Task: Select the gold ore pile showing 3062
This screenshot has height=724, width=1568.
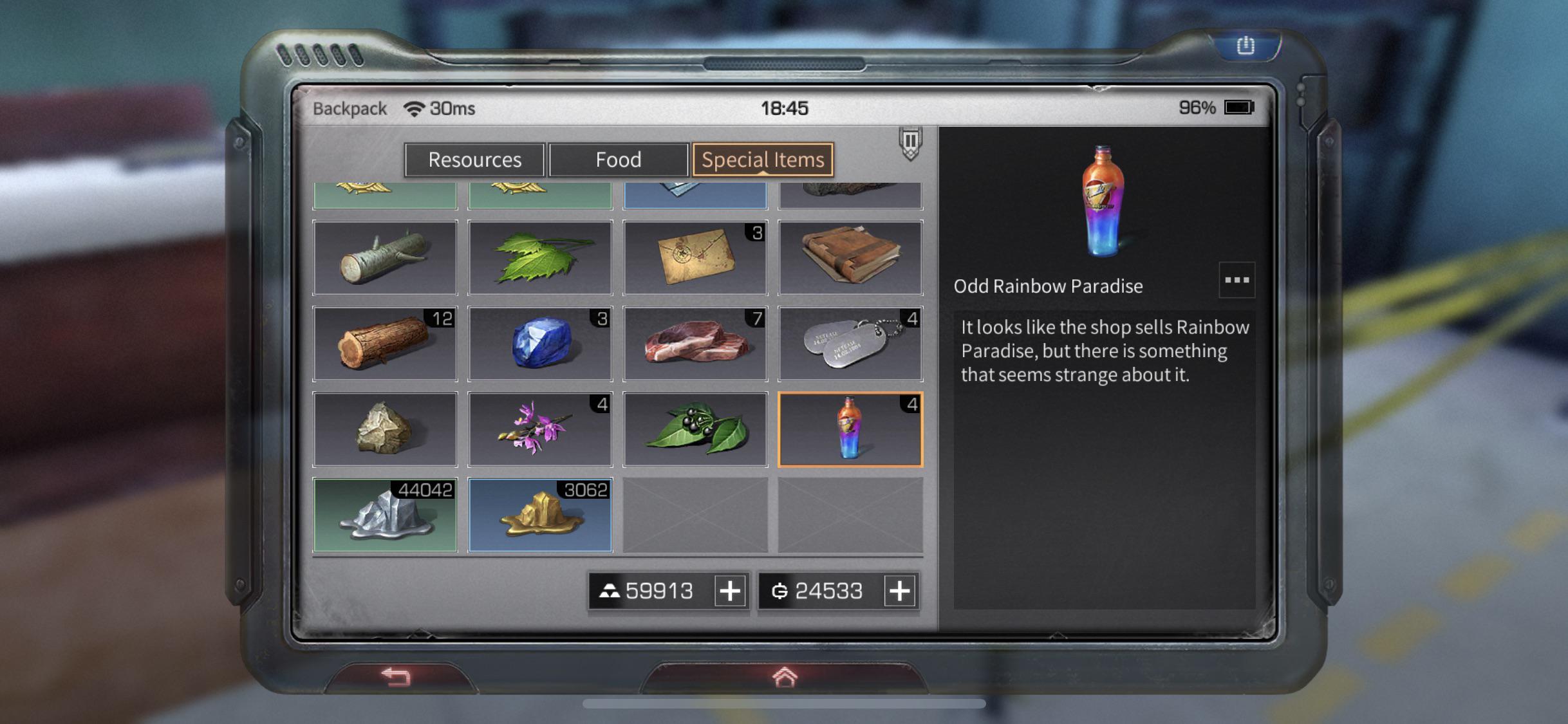Action: (541, 514)
